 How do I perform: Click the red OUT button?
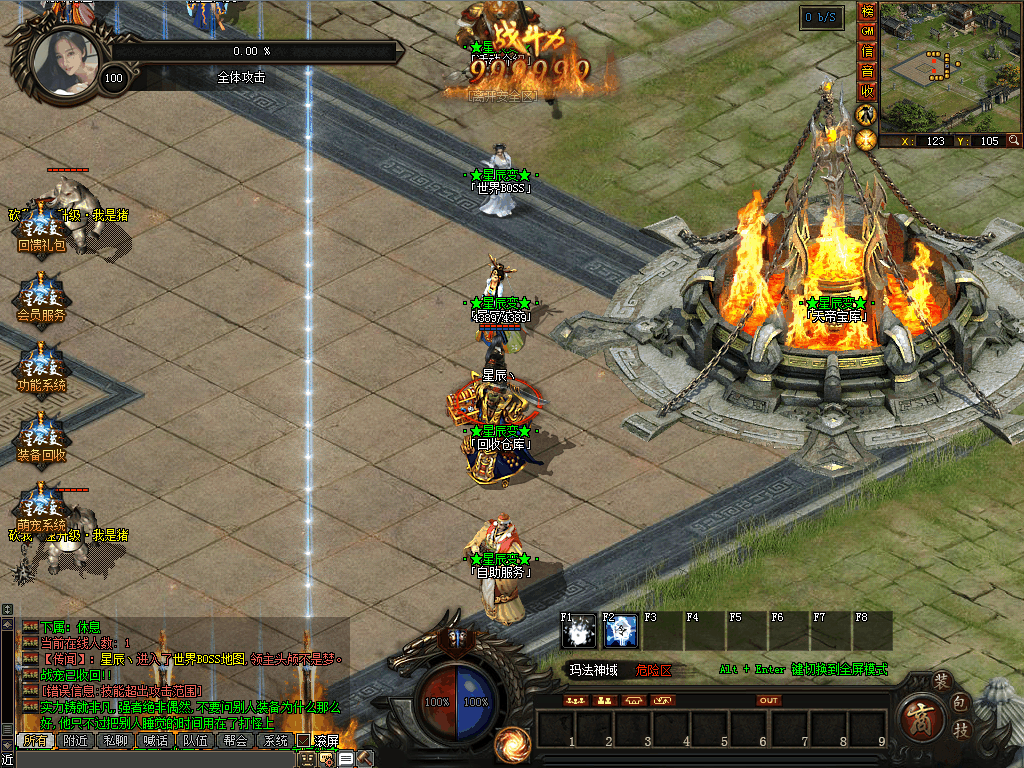point(768,700)
